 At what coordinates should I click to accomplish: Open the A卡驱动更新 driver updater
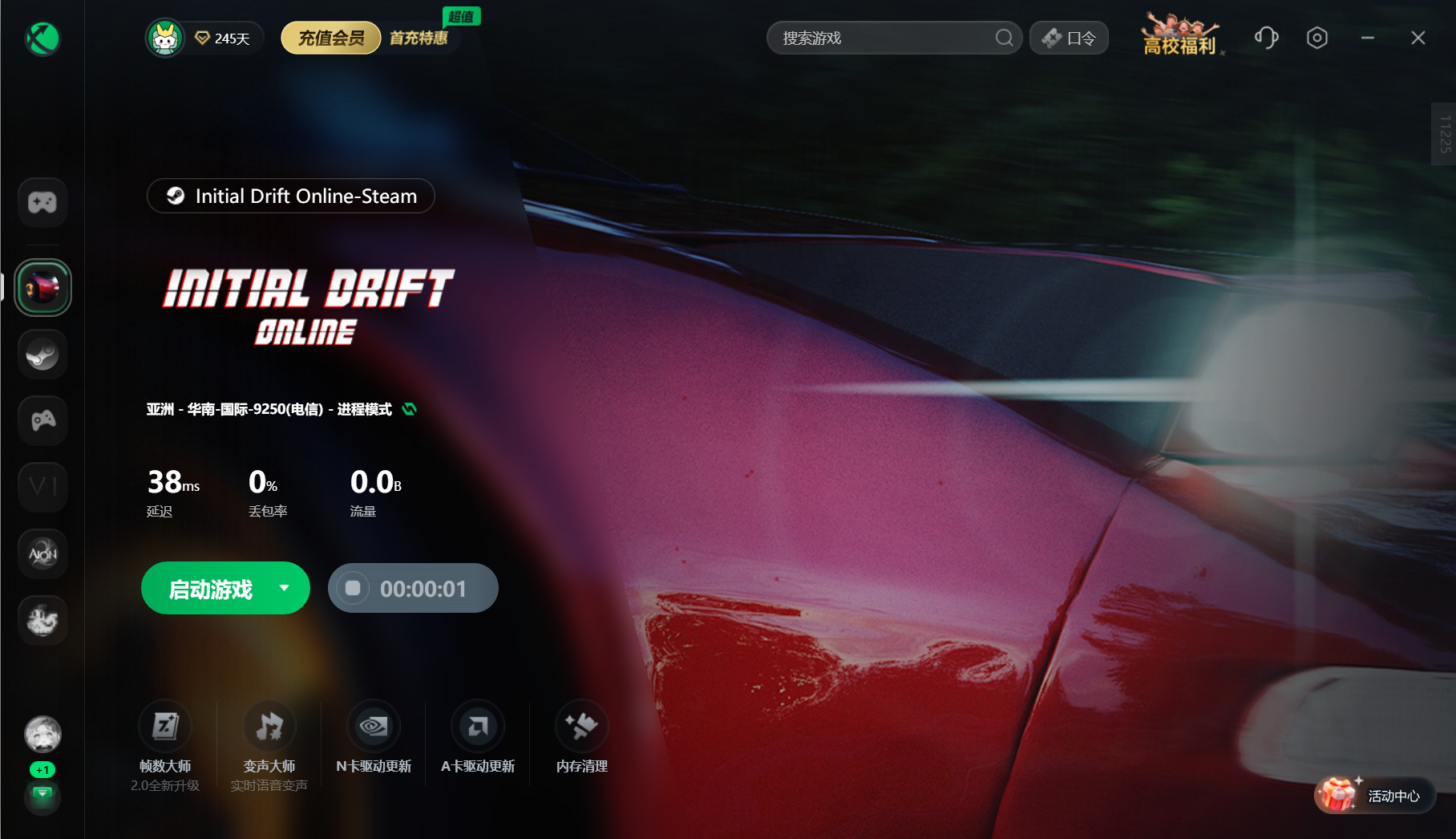[478, 728]
